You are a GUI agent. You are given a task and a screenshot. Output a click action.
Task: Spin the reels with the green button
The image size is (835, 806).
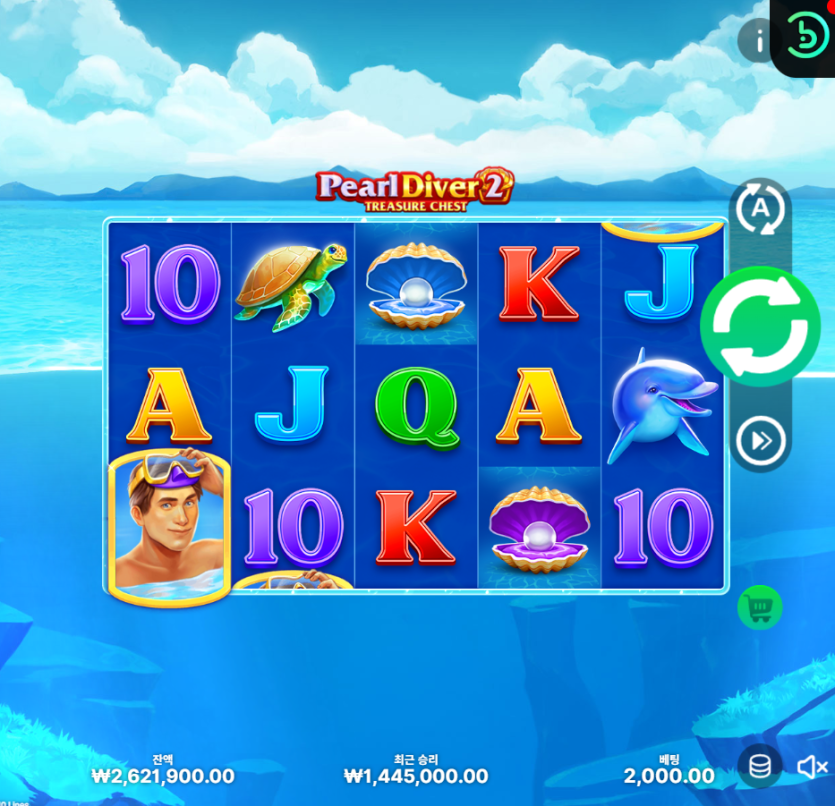click(x=760, y=326)
